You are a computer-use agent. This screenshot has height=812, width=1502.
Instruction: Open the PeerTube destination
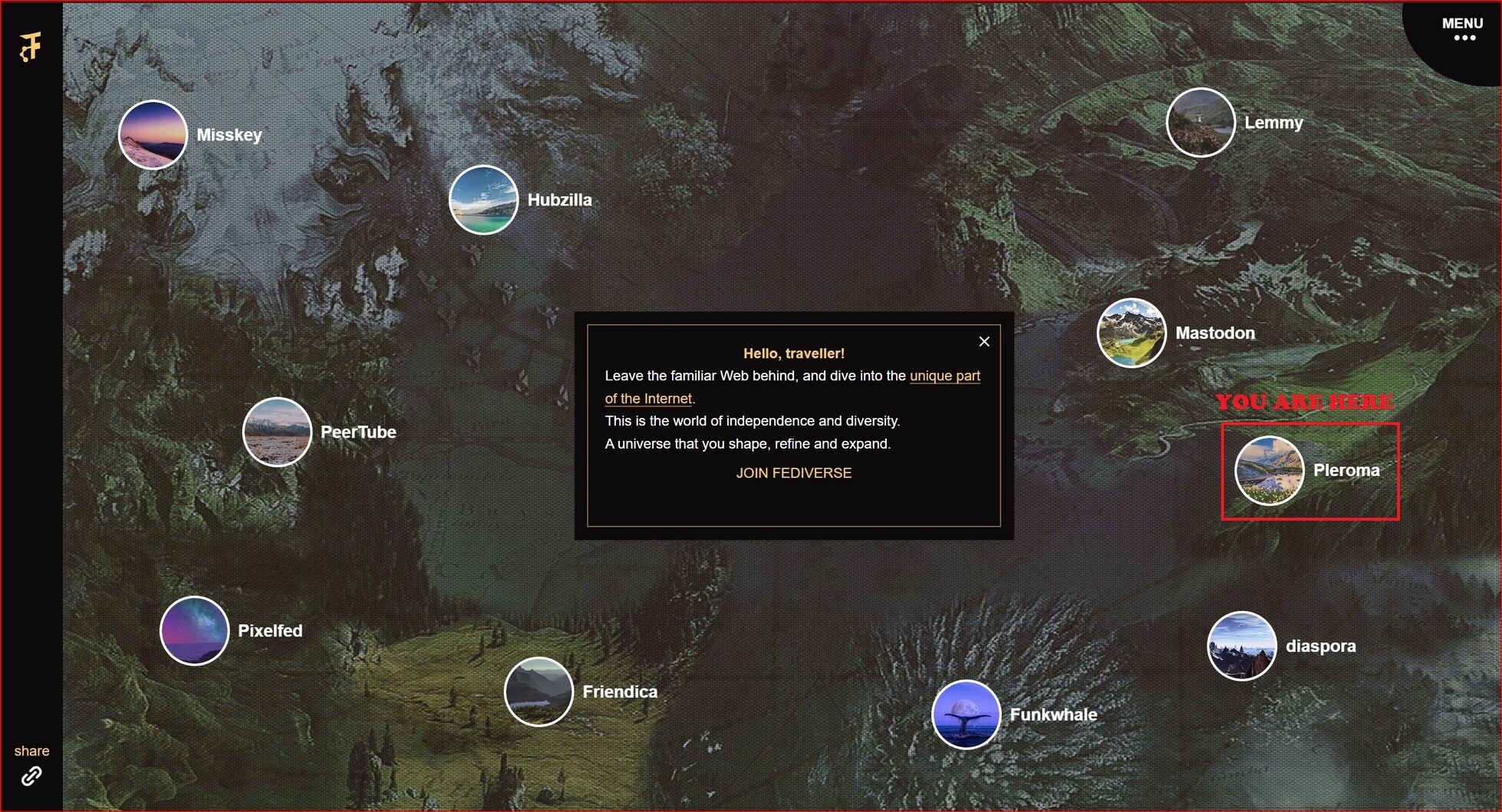(277, 432)
